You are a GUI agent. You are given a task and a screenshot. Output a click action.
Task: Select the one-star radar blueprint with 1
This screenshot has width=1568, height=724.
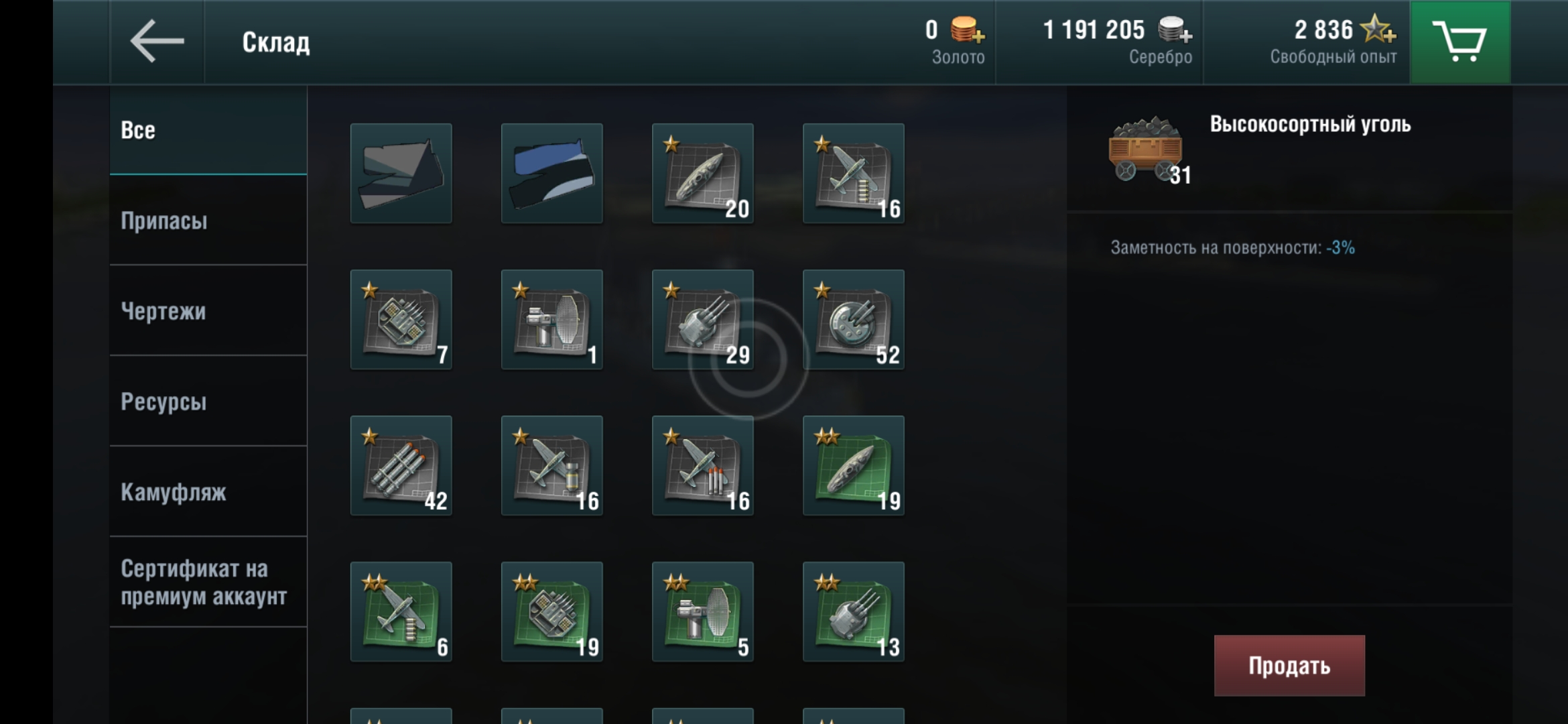[x=551, y=320]
